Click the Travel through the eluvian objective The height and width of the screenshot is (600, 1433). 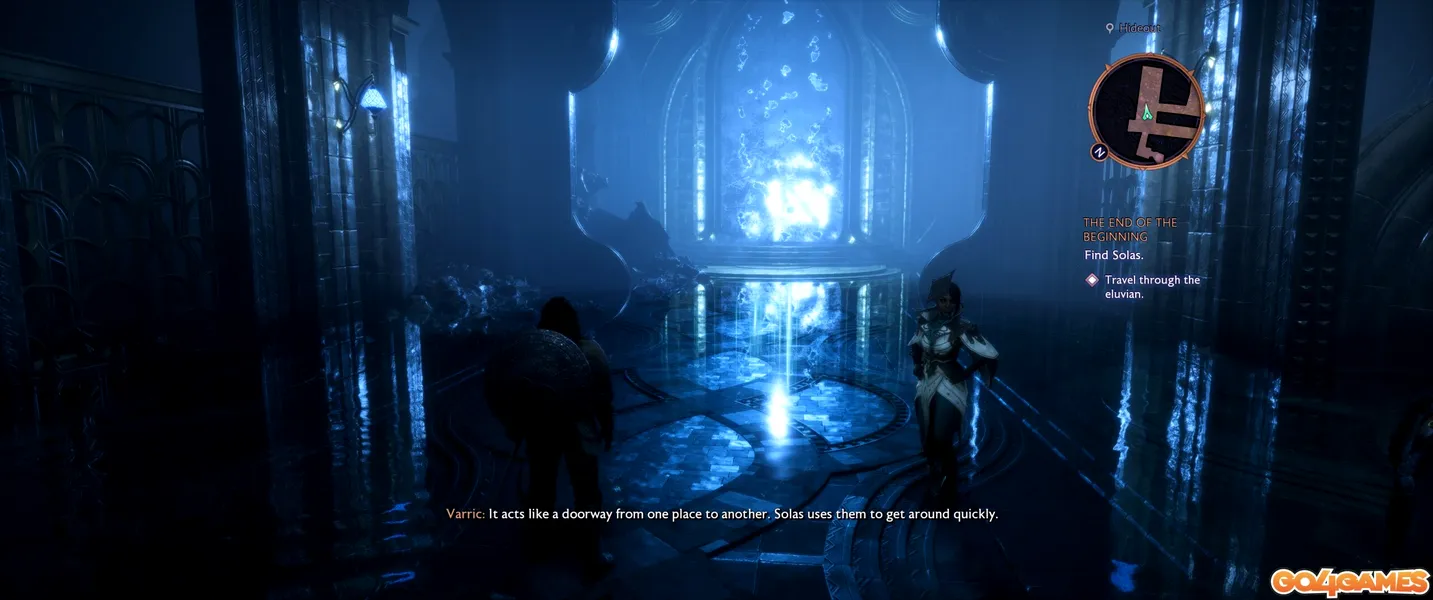coord(1152,287)
